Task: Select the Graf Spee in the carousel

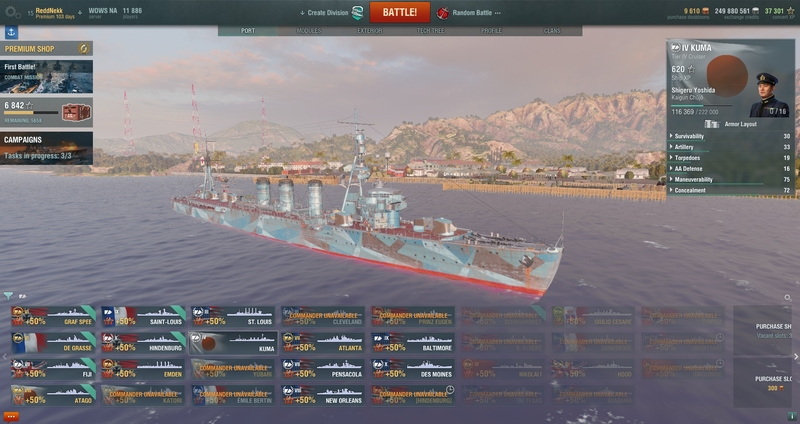Action: coord(53,317)
